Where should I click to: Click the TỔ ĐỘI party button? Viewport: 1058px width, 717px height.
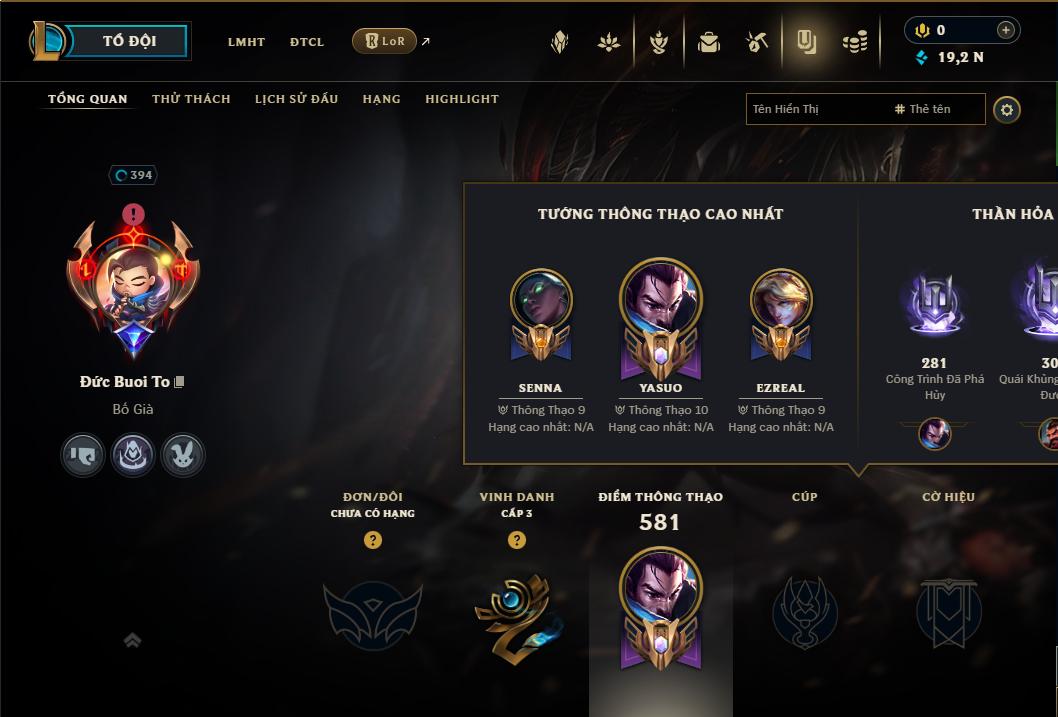pyautogui.click(x=128, y=41)
